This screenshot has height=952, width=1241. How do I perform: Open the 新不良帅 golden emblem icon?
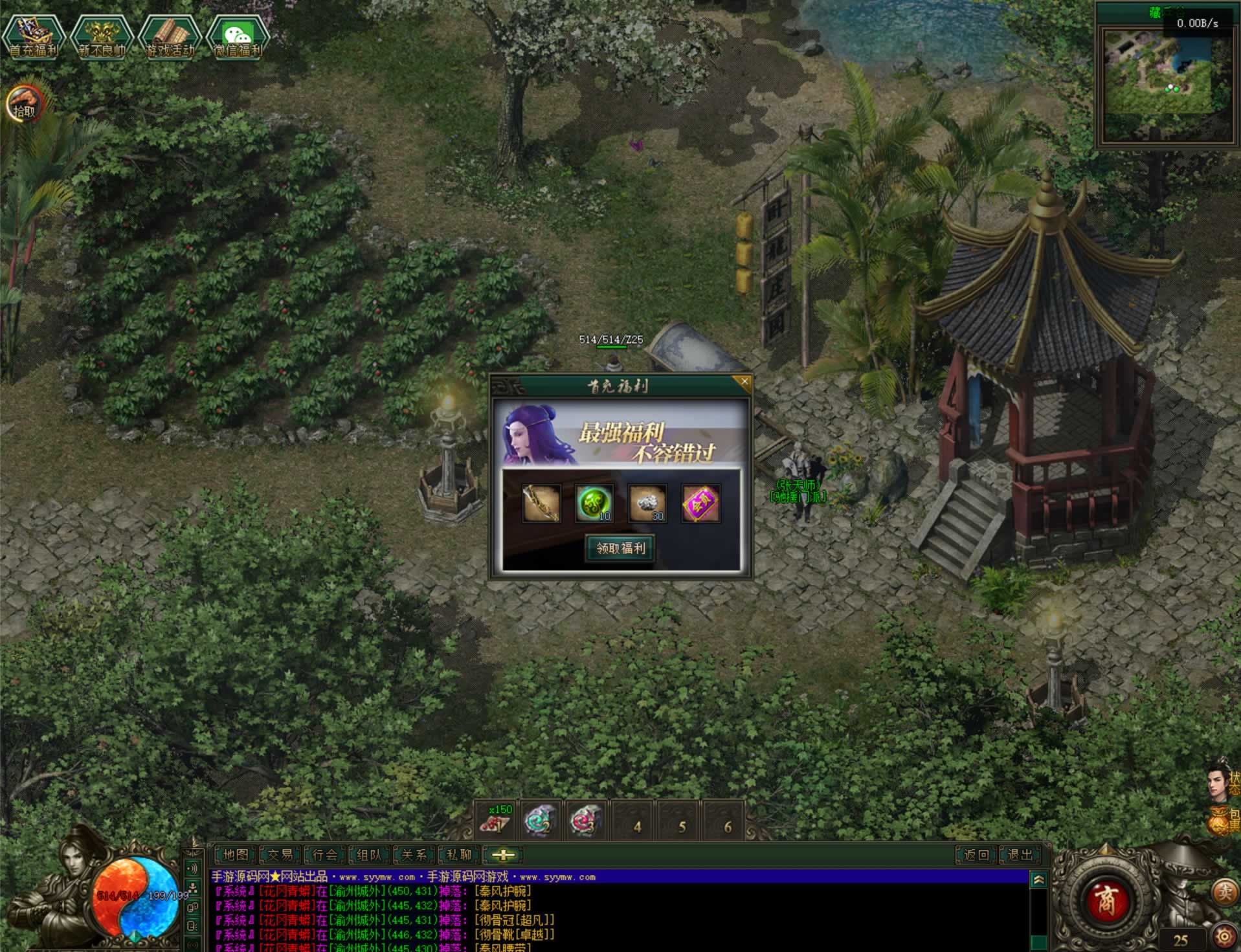[x=102, y=38]
